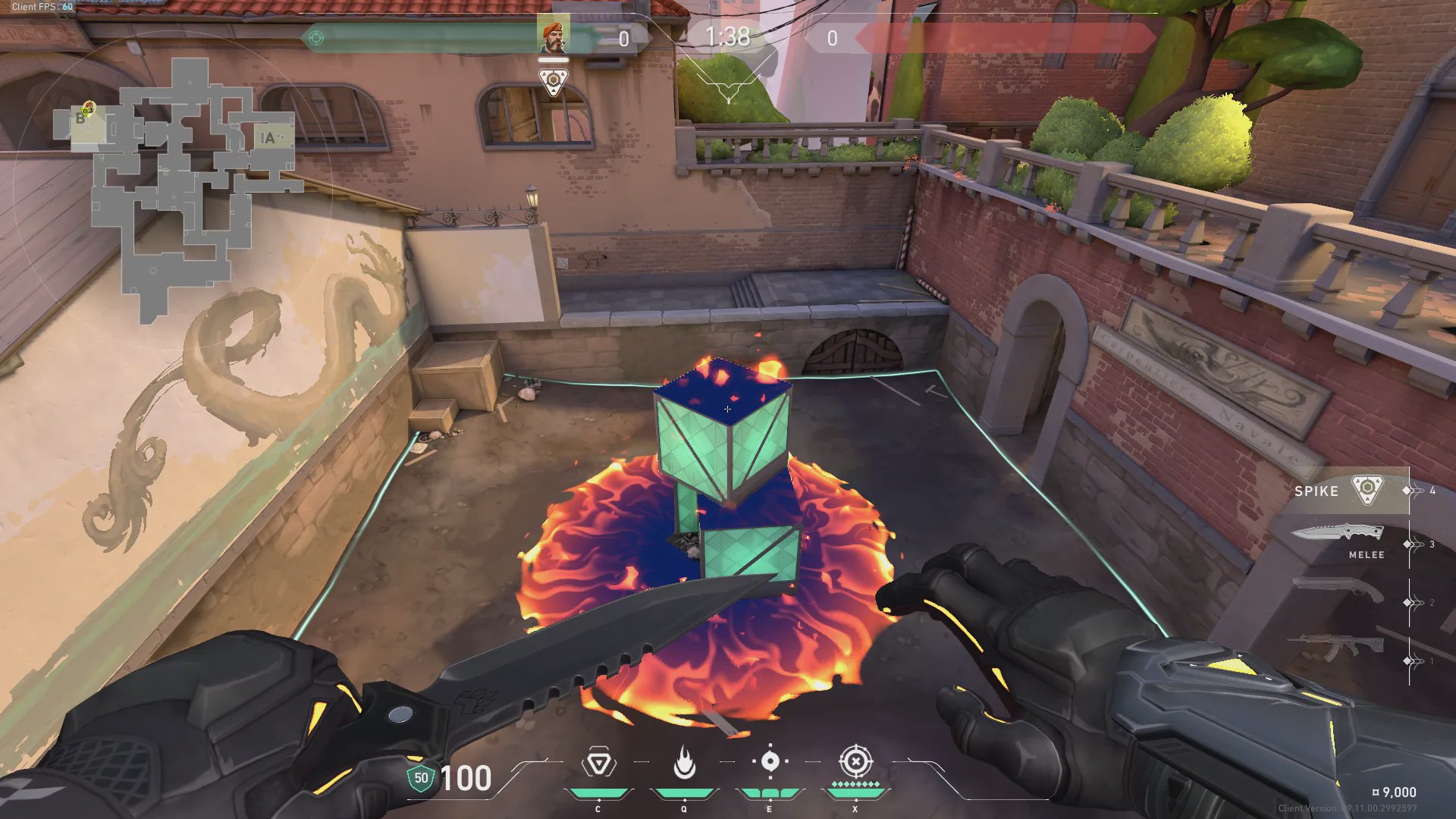This screenshot has width=1456, height=819.
Task: Activate the Orbital Strike ultimate icon
Action: tap(855, 761)
